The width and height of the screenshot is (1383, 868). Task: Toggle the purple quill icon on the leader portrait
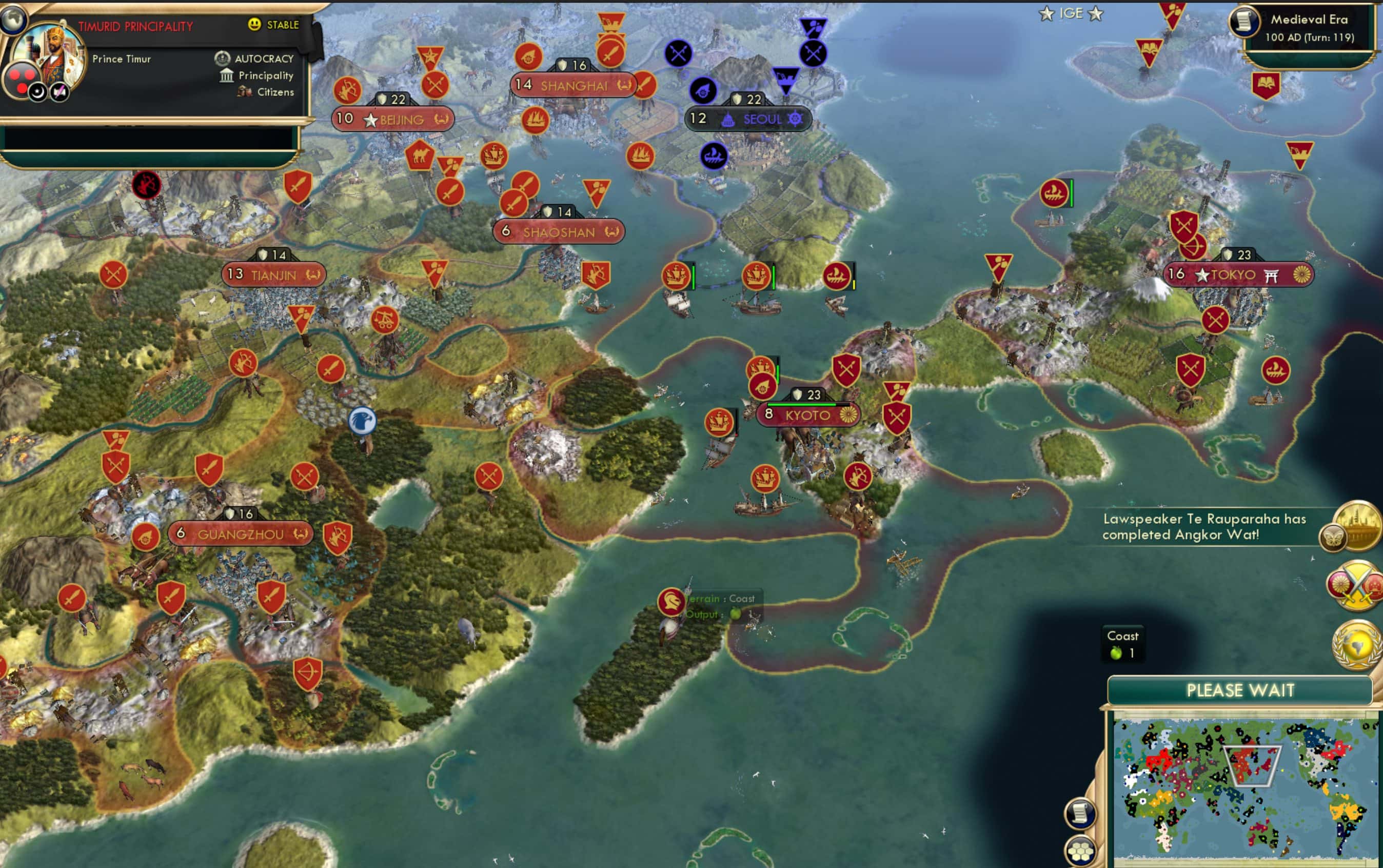pos(62,92)
